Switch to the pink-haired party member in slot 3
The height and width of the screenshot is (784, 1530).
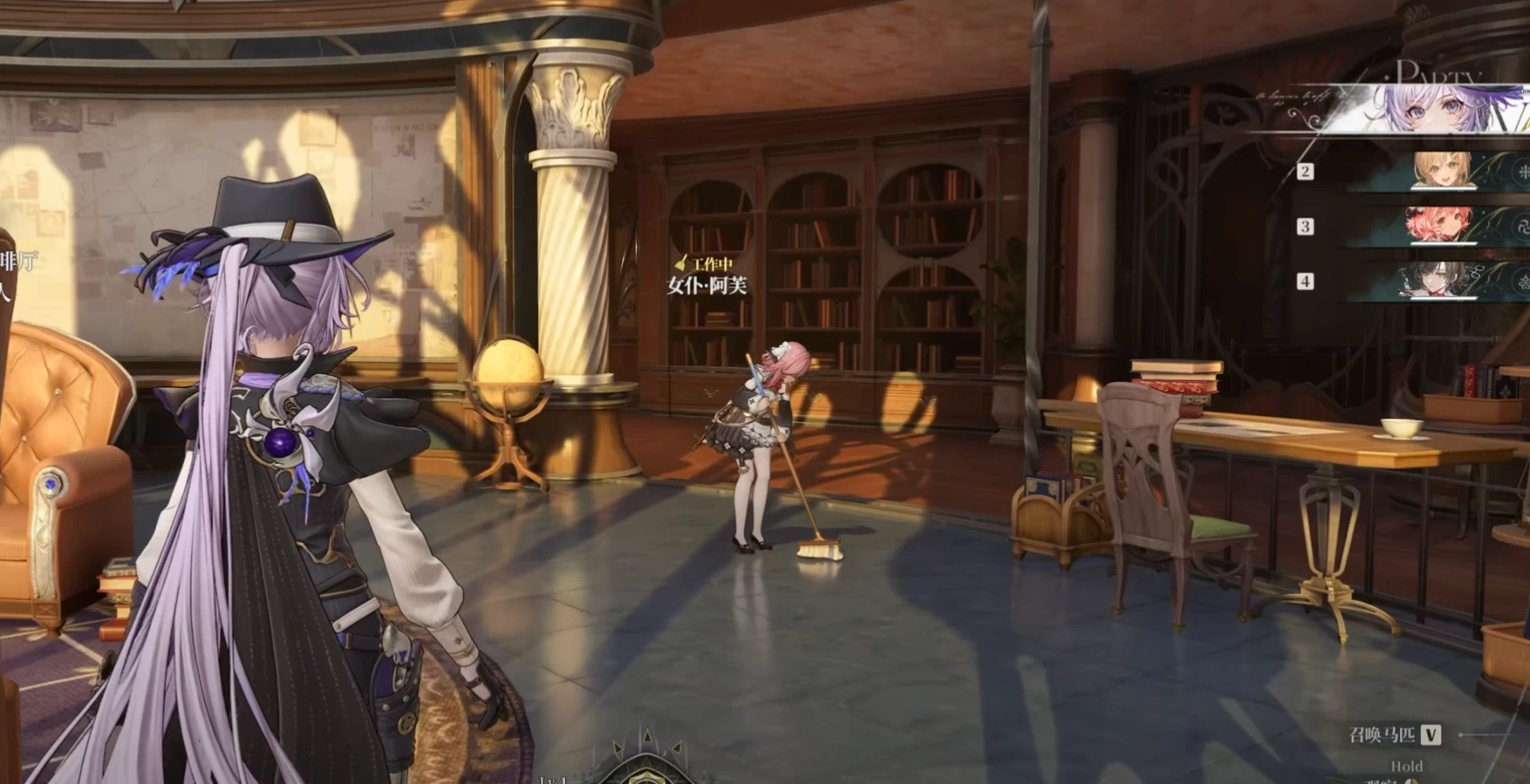1439,225
